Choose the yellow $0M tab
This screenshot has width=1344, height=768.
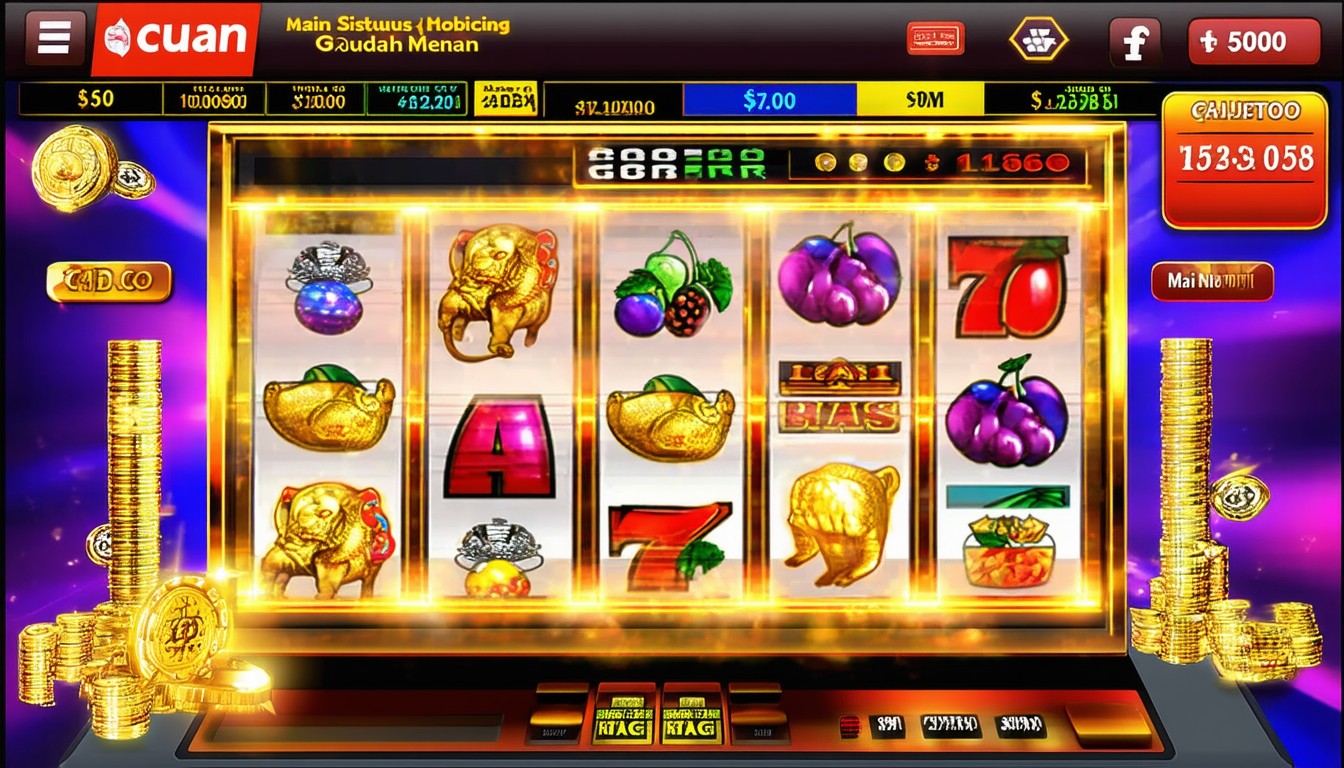click(920, 100)
